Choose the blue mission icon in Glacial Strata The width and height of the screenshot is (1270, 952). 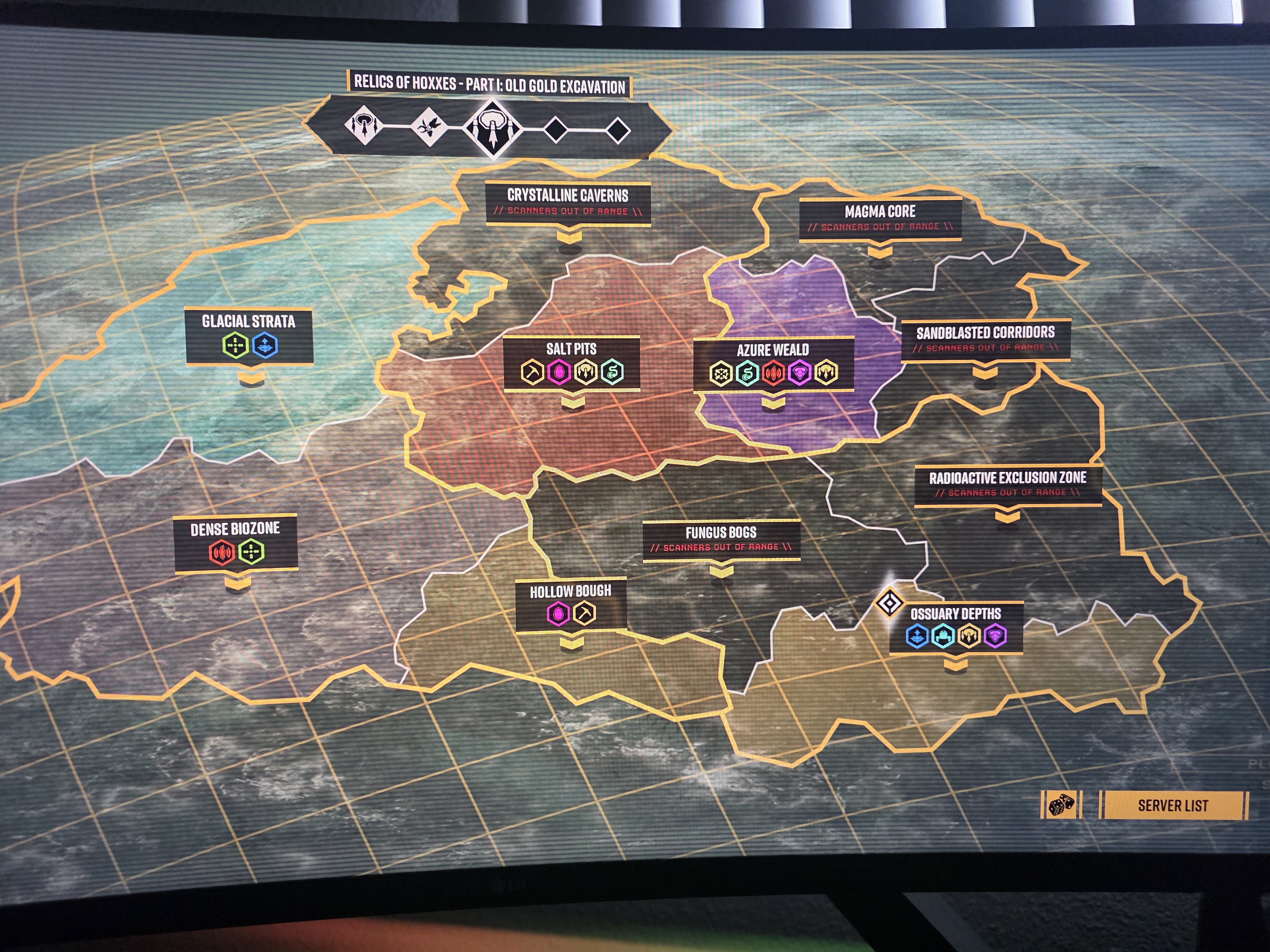(265, 346)
